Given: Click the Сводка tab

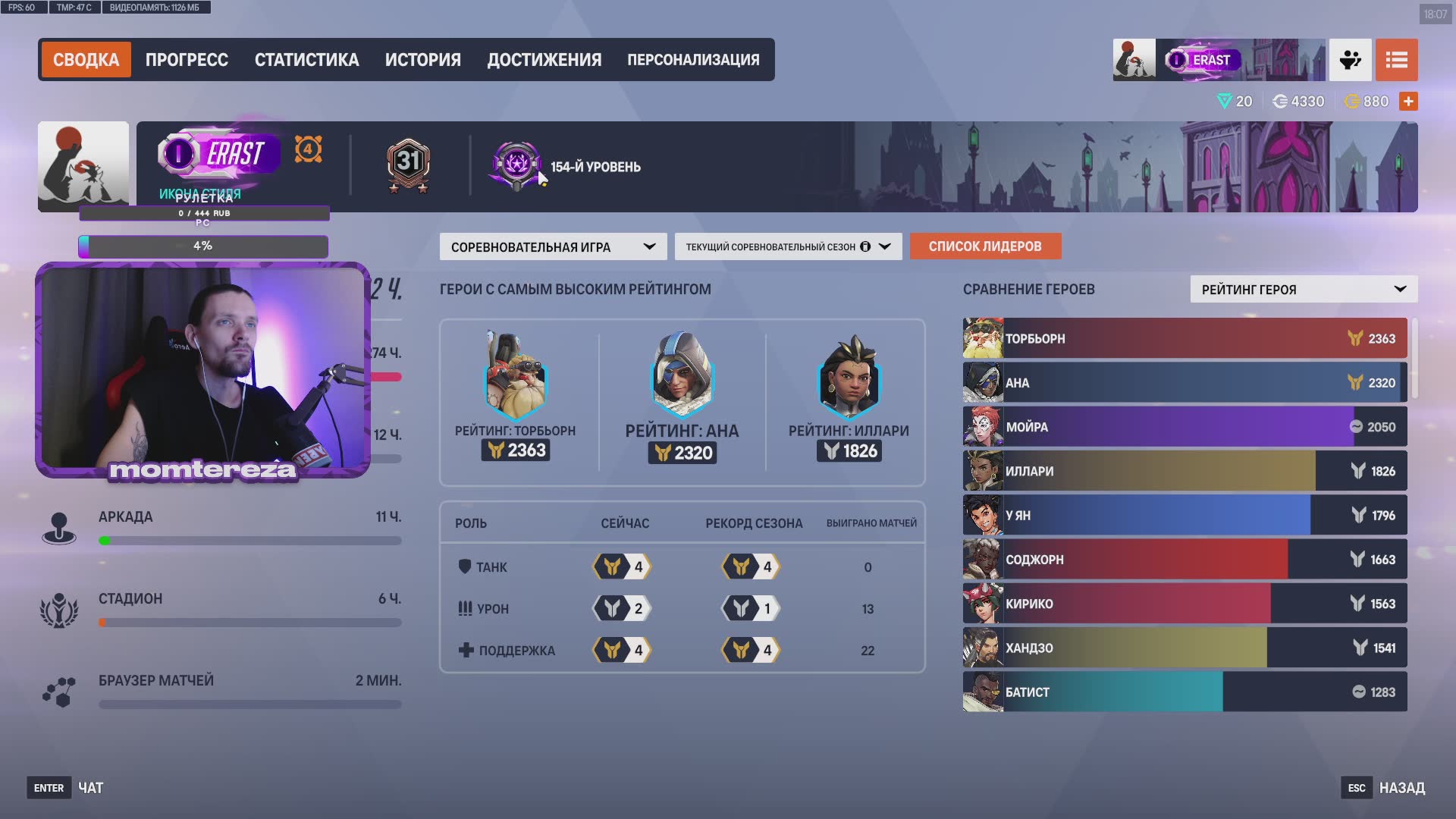Looking at the screenshot, I should click(86, 60).
